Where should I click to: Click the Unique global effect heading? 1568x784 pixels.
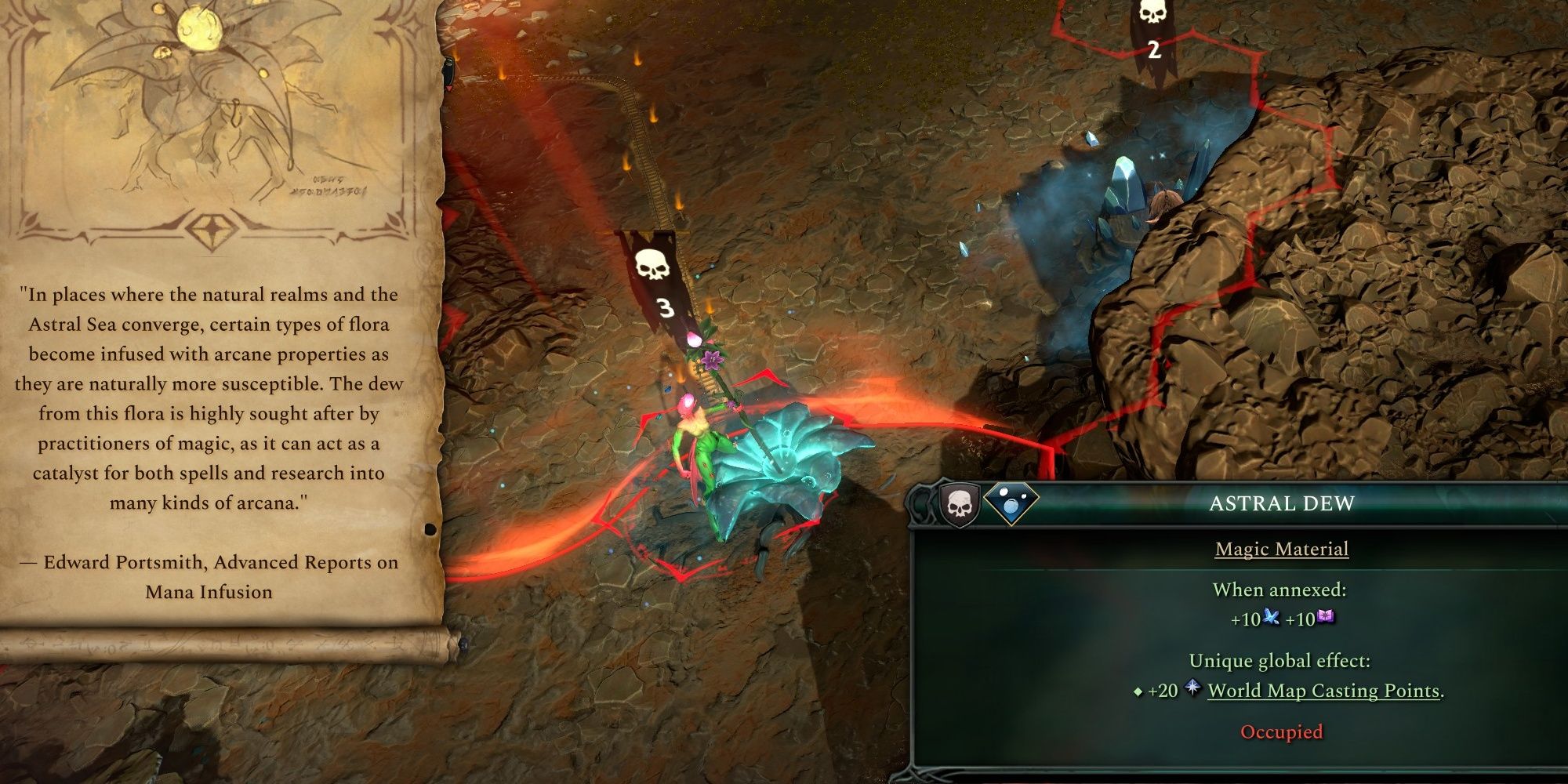coord(1281,660)
